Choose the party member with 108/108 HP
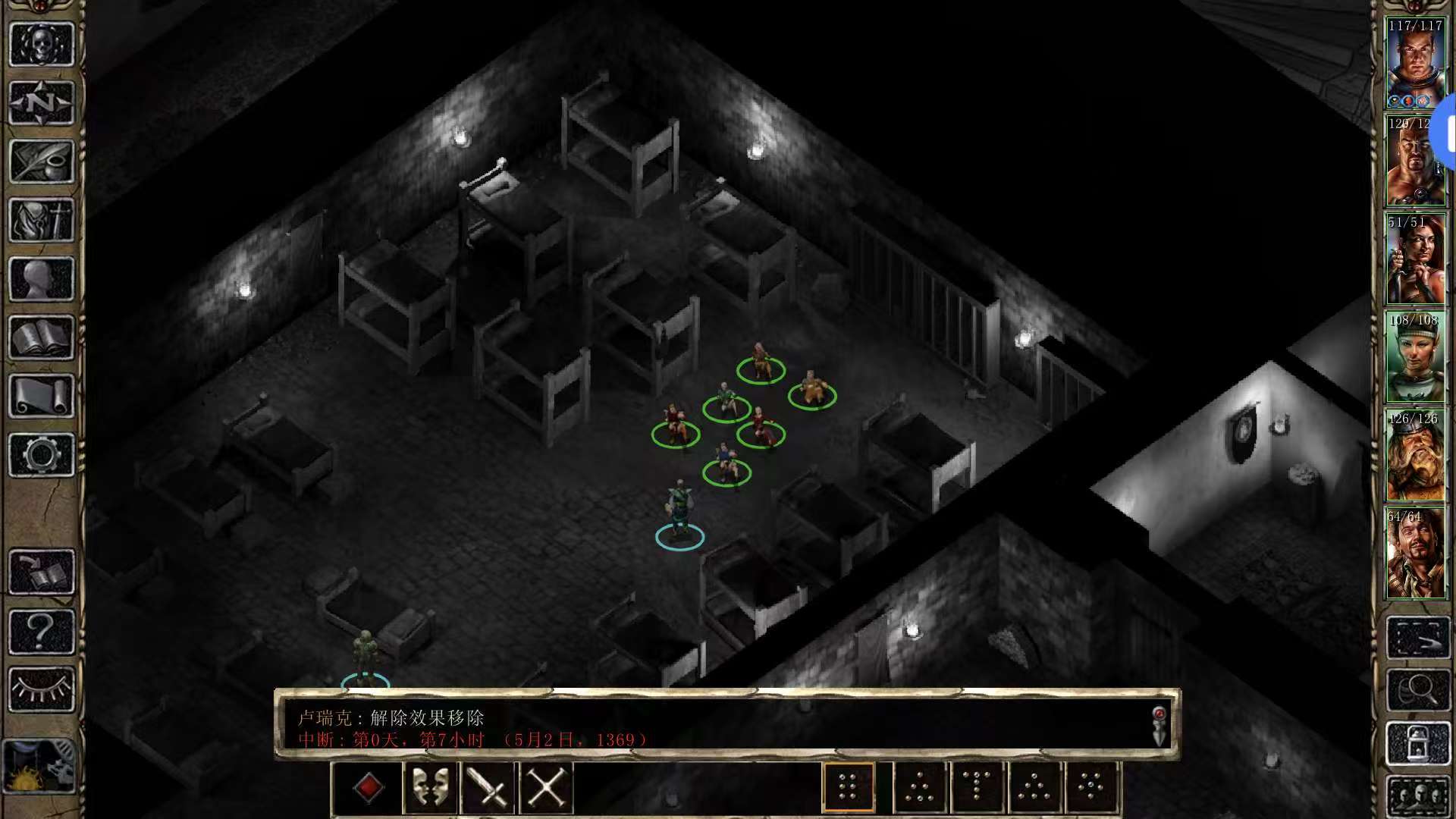1456x819 pixels. pyautogui.click(x=1415, y=358)
